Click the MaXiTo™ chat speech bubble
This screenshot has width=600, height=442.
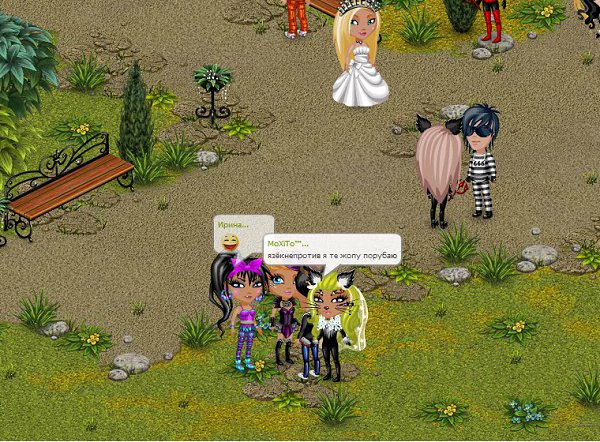pos(331,249)
